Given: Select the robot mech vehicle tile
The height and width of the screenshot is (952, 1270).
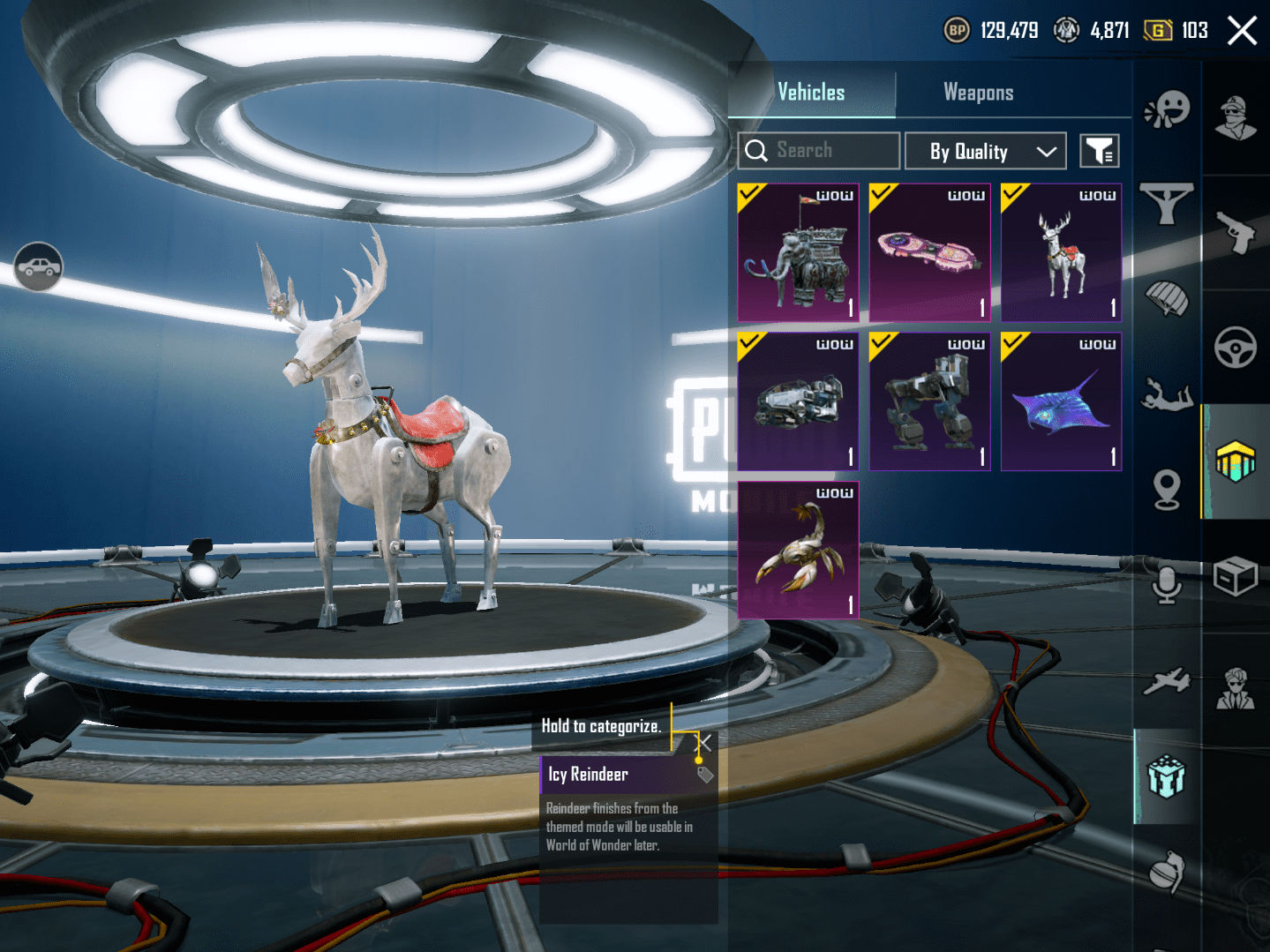Looking at the screenshot, I should 929,401.
